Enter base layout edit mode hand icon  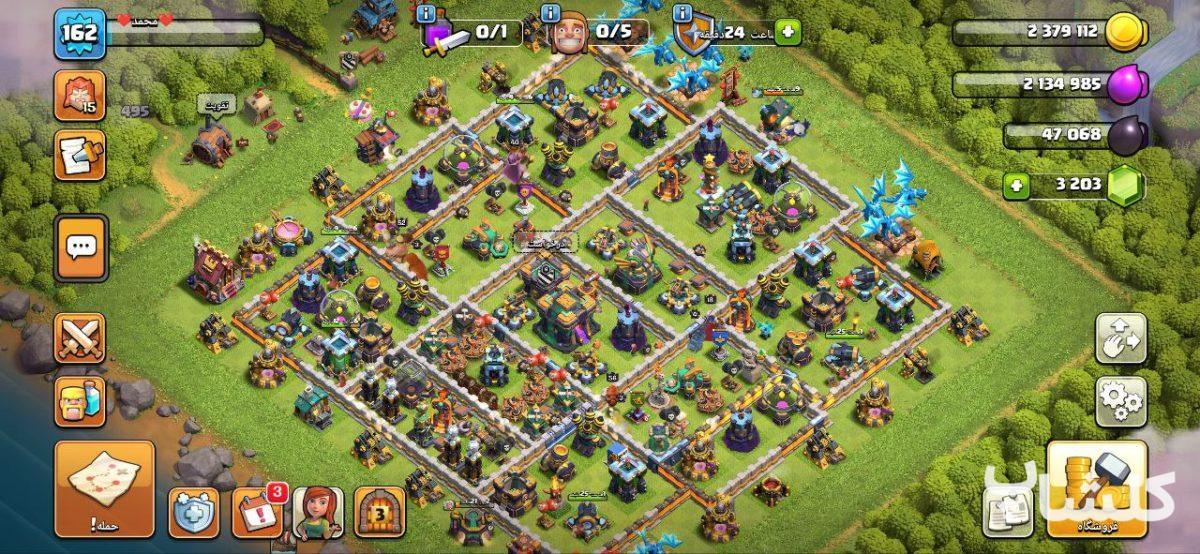(1121, 339)
